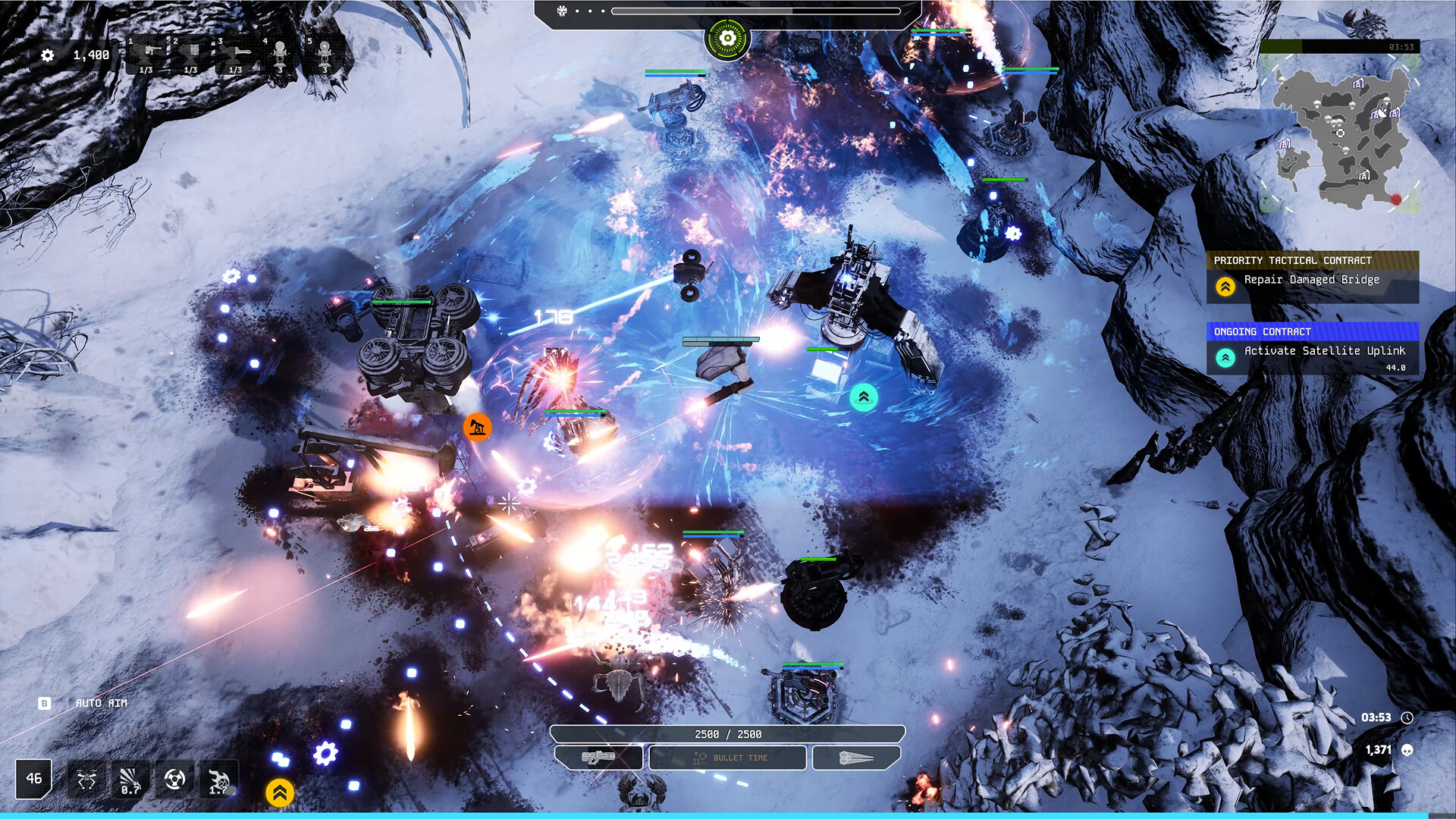Screen dimensions: 1456x819
Task: Click the teal uplink objective marker
Action: coord(864,397)
